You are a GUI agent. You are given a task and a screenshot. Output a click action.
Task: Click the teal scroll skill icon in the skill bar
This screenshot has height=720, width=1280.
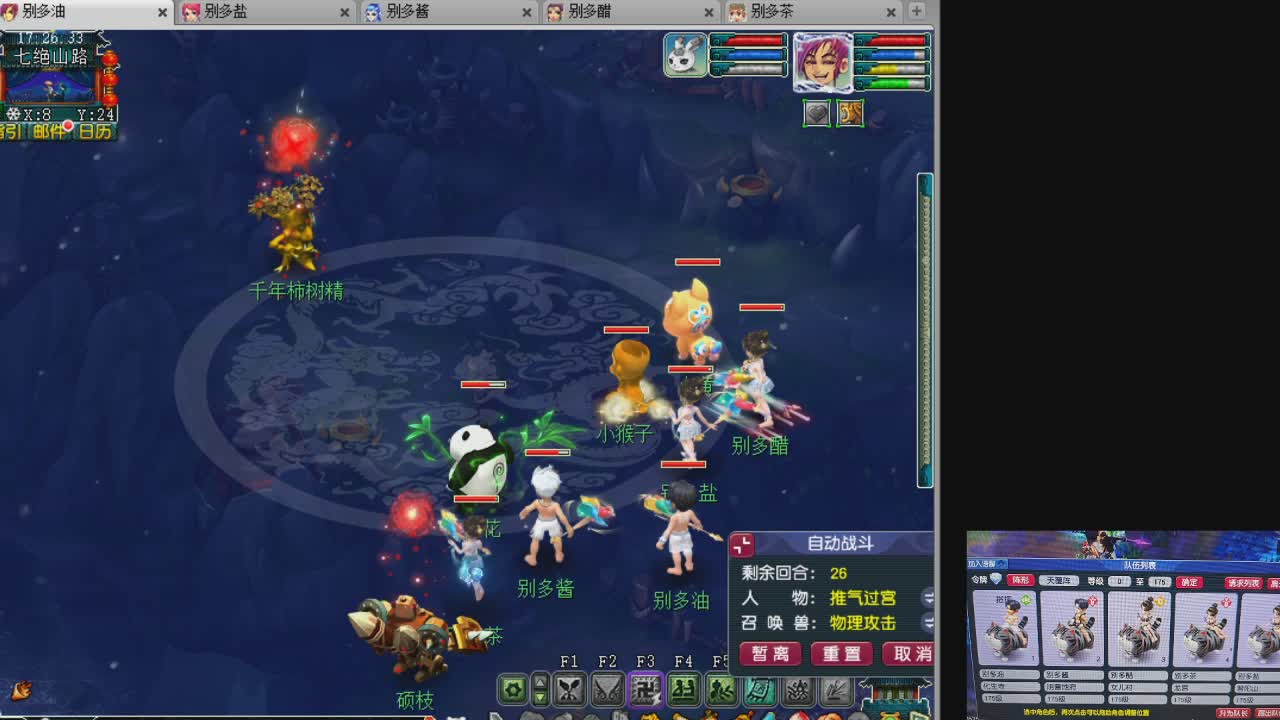coord(758,690)
